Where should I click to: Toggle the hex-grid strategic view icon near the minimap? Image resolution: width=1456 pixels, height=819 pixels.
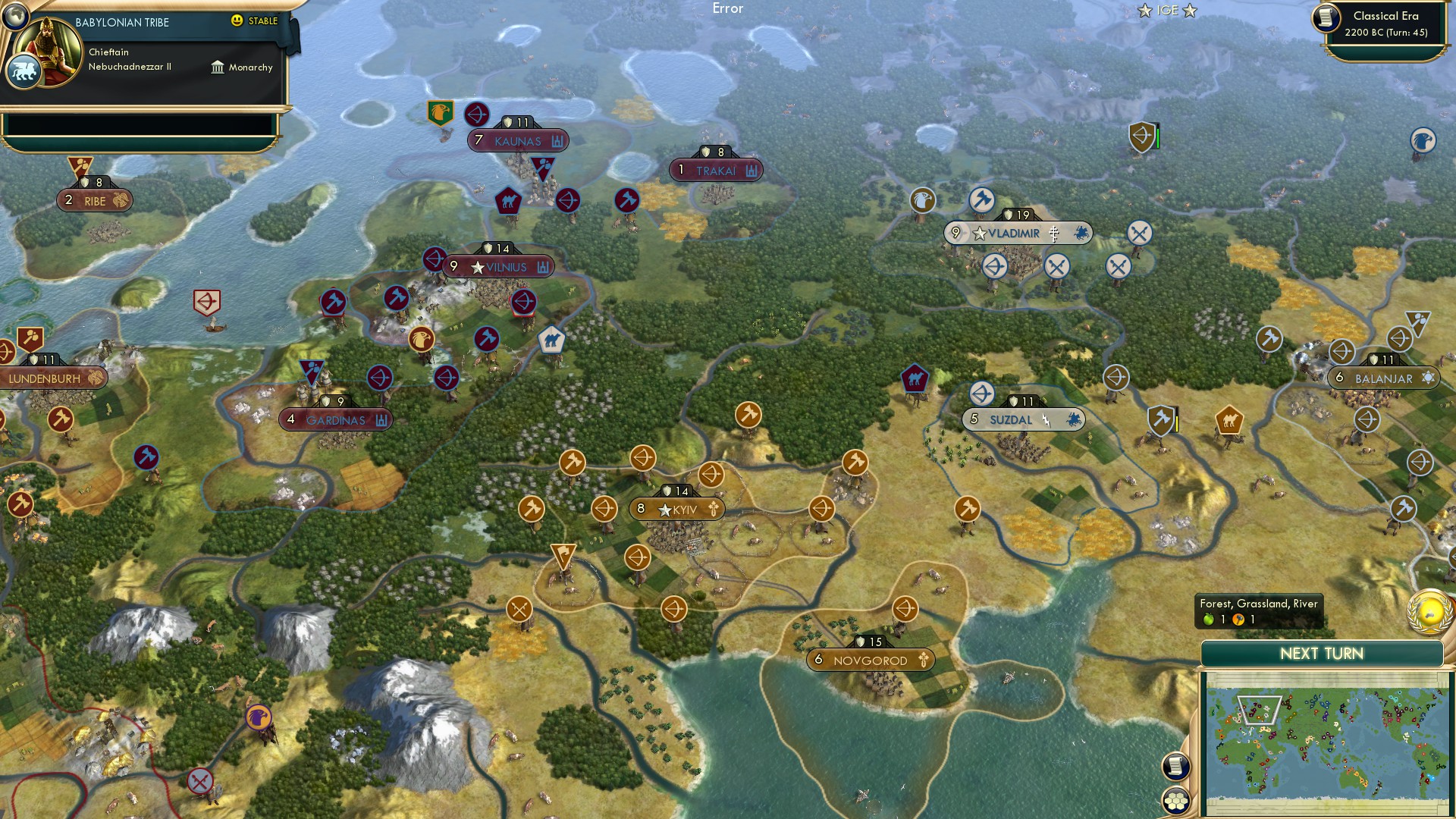pos(1175,801)
